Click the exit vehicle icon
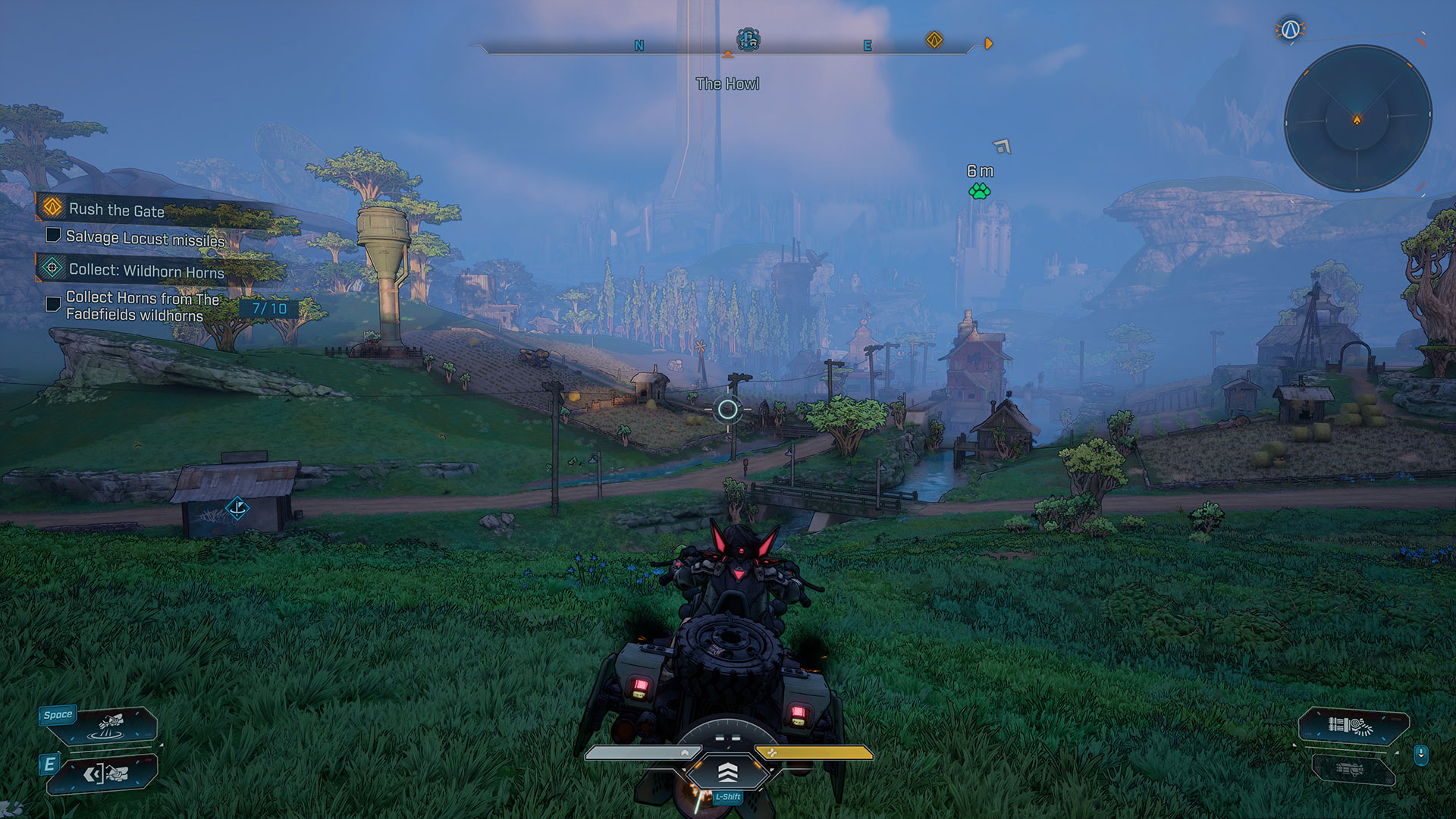The image size is (1456, 819). click(106, 774)
